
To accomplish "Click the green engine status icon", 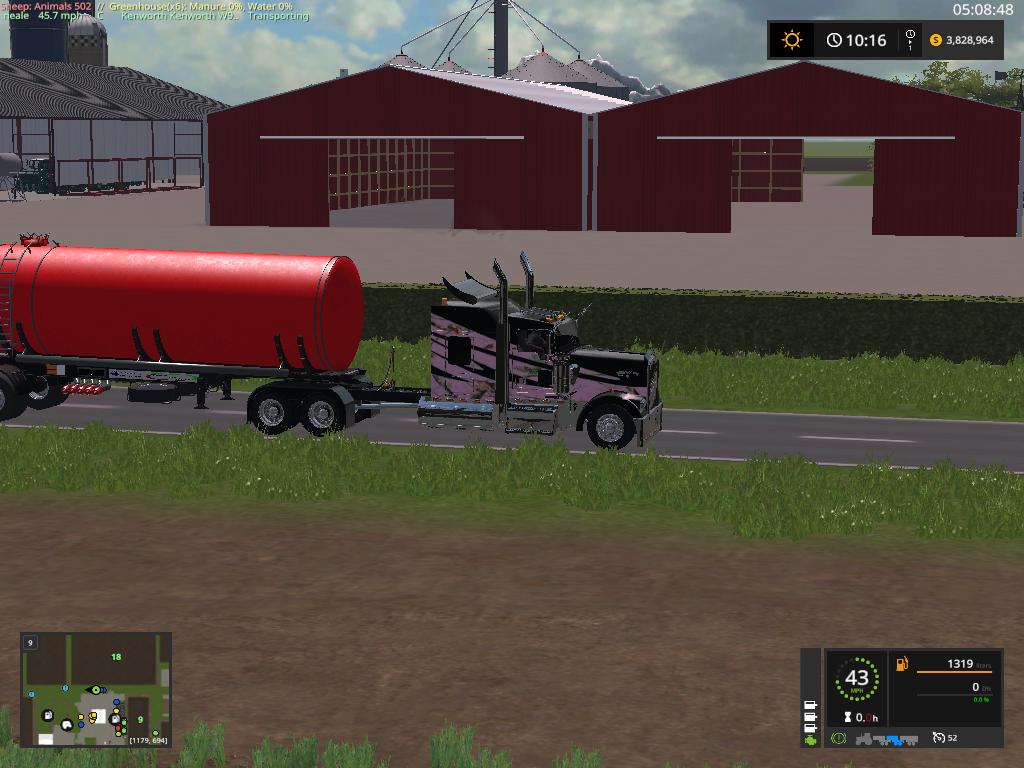I will 810,739.
